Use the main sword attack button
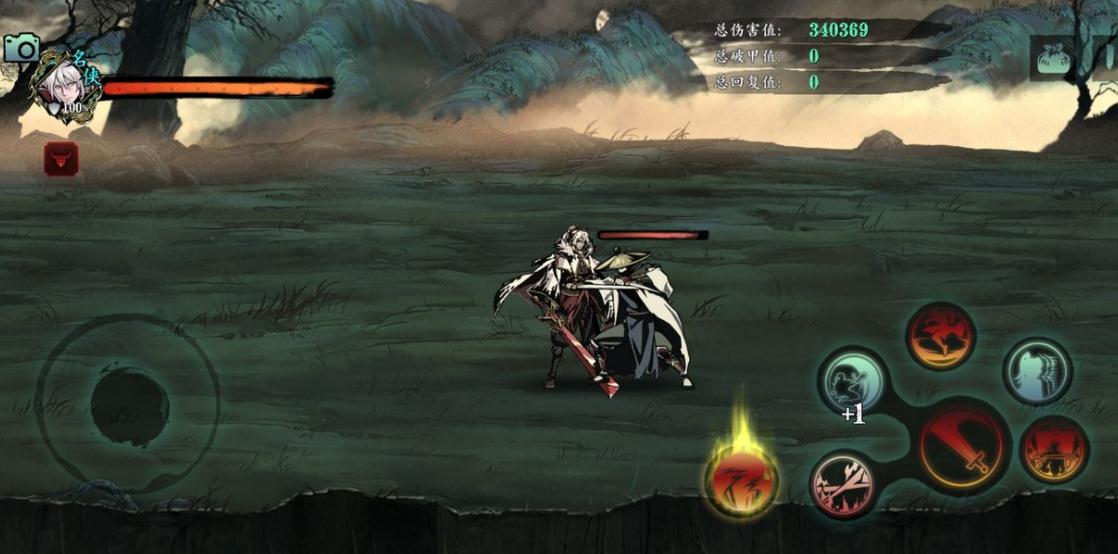The height and width of the screenshot is (554, 1118). [962, 447]
